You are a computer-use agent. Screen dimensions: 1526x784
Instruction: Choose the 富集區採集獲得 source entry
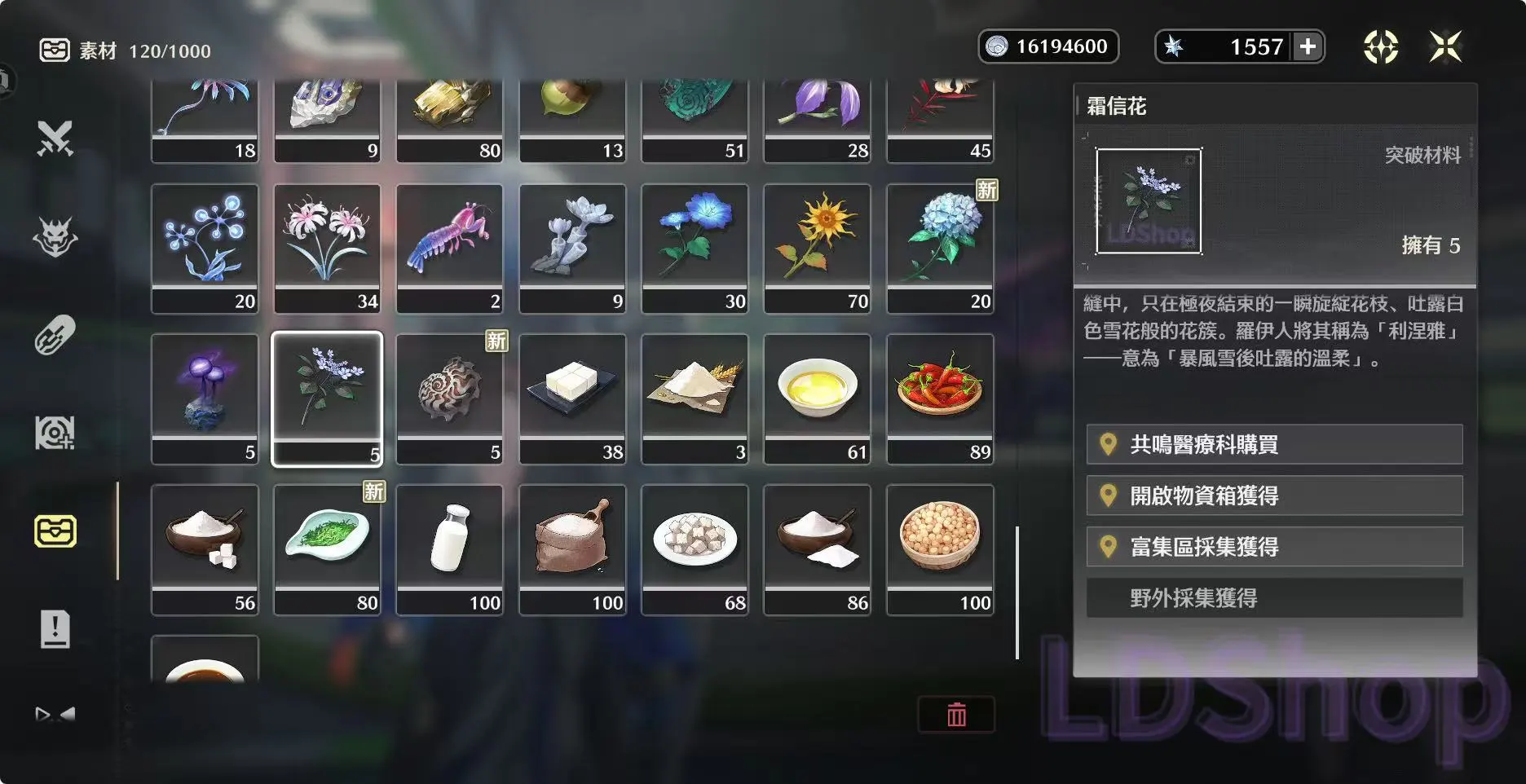point(1274,547)
